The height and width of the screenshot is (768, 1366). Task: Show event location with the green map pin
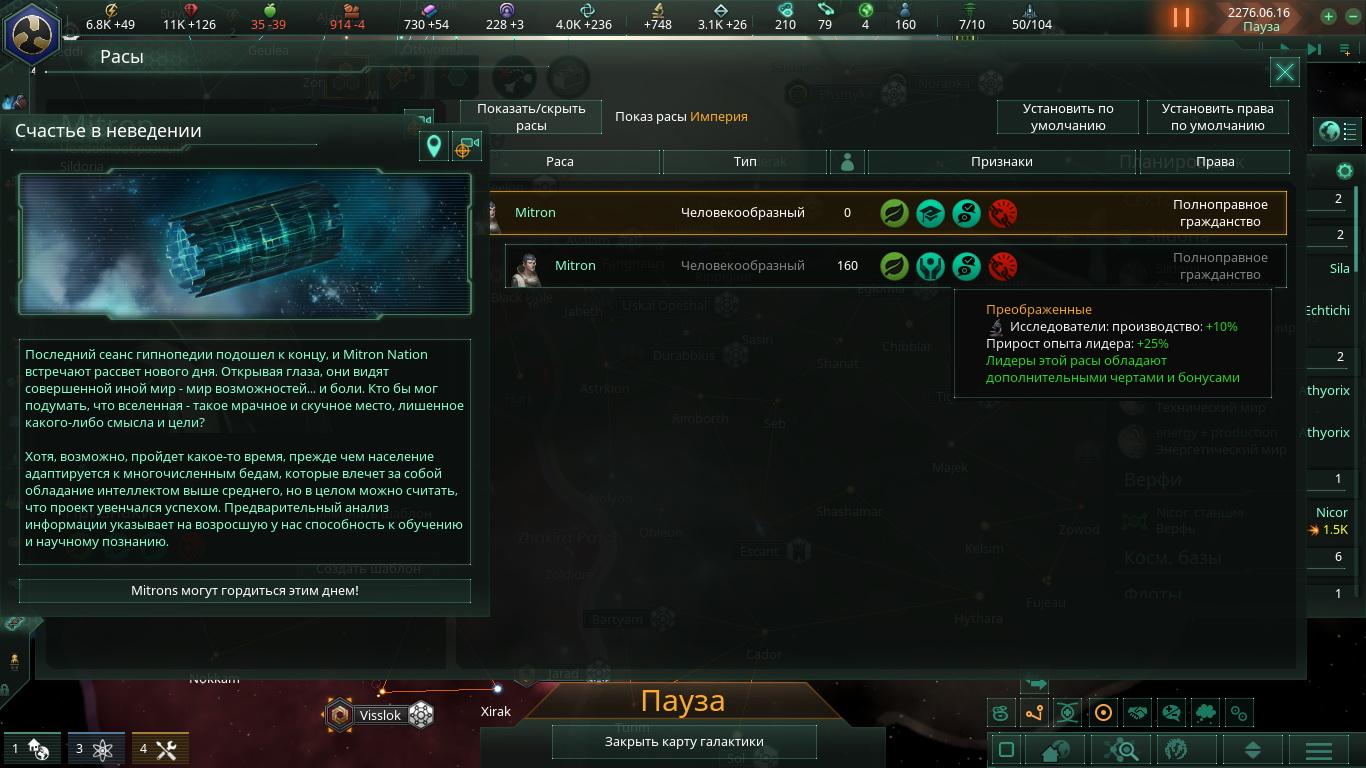pos(433,147)
